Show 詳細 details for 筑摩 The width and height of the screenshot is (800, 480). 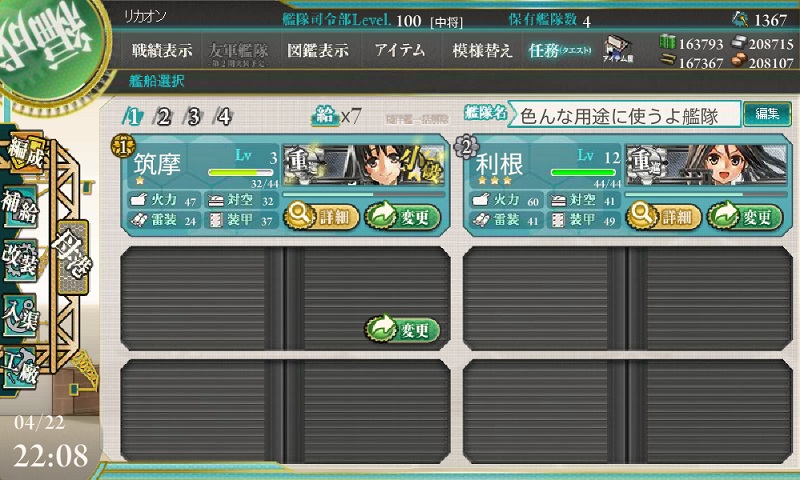[321, 215]
